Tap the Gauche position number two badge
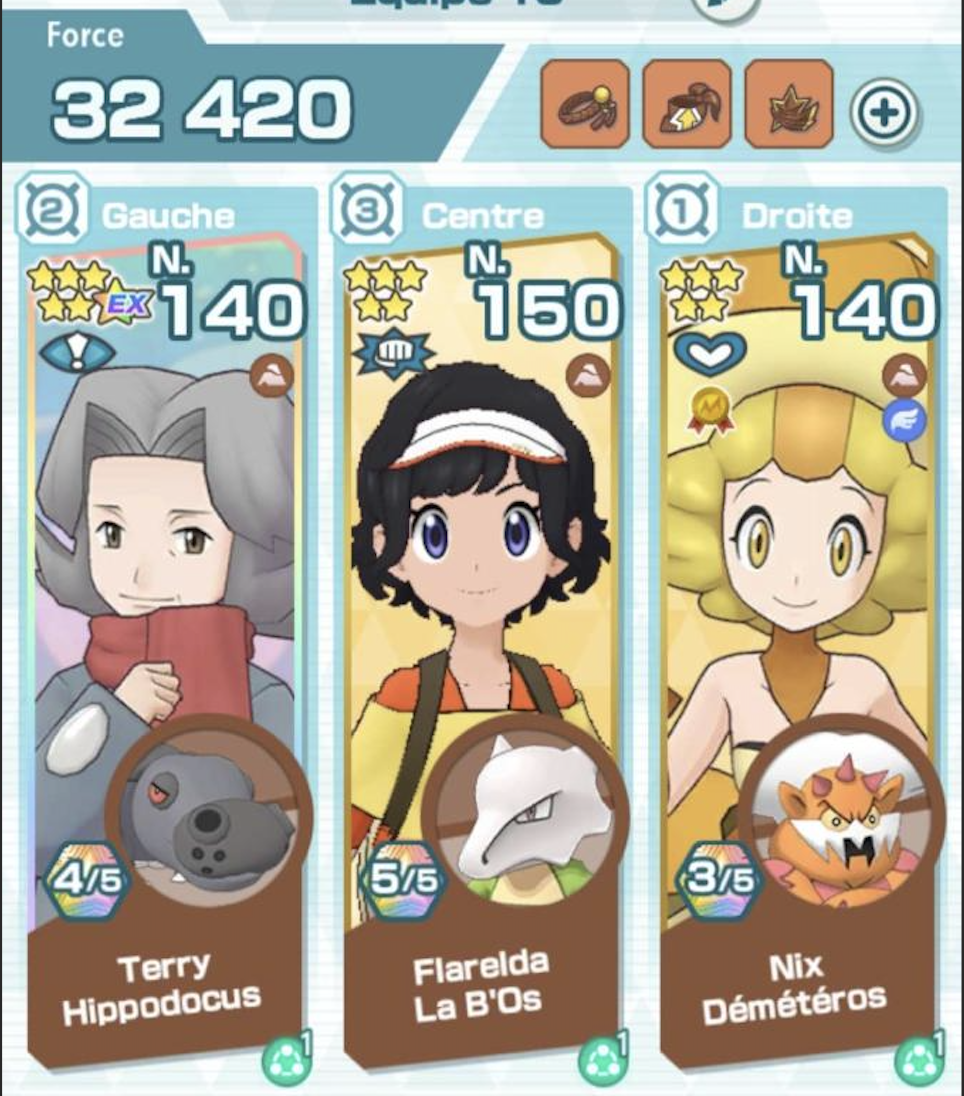This screenshot has width=964, height=1096. 49,214
